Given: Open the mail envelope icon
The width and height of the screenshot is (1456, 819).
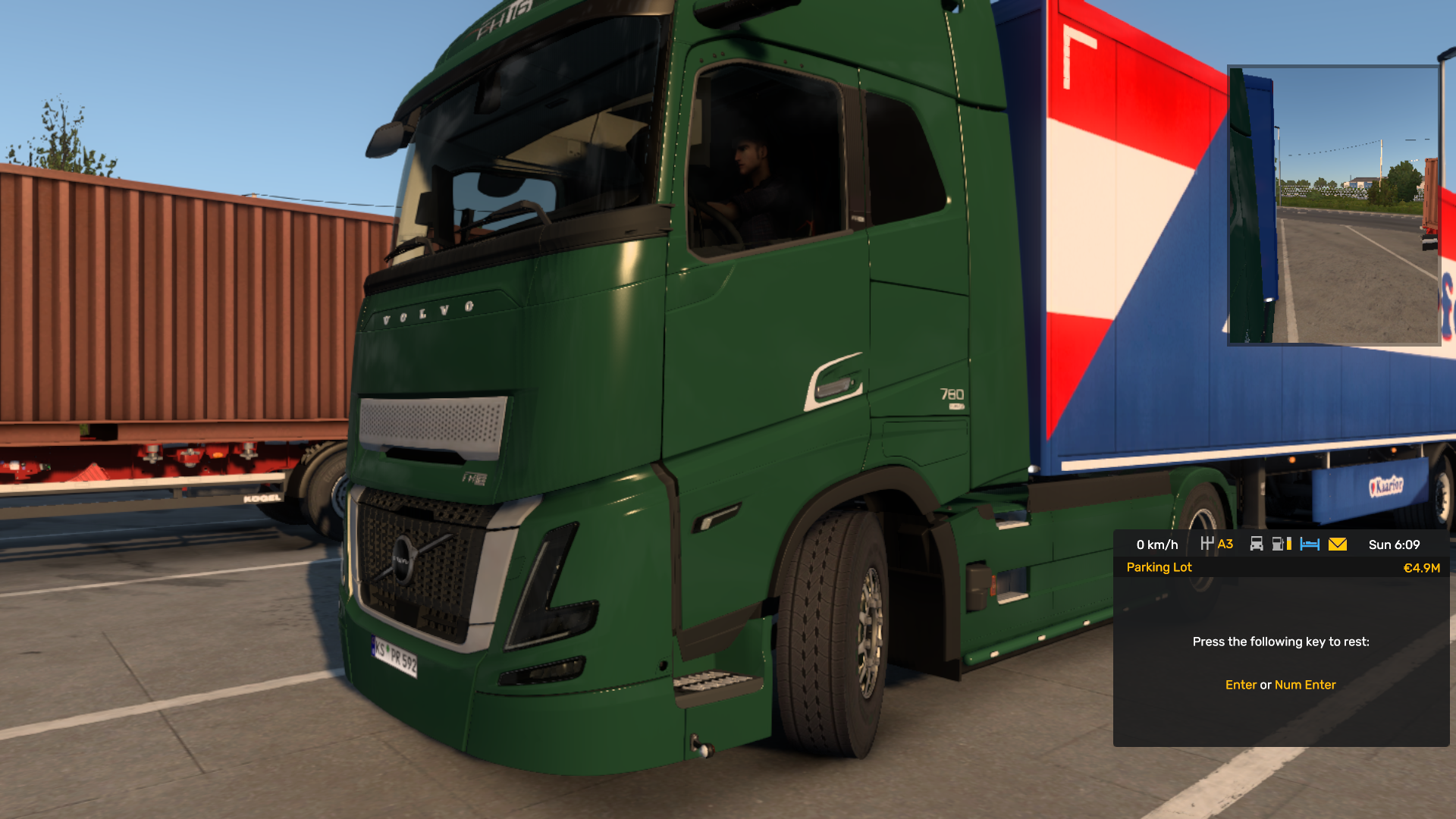Looking at the screenshot, I should [x=1338, y=544].
